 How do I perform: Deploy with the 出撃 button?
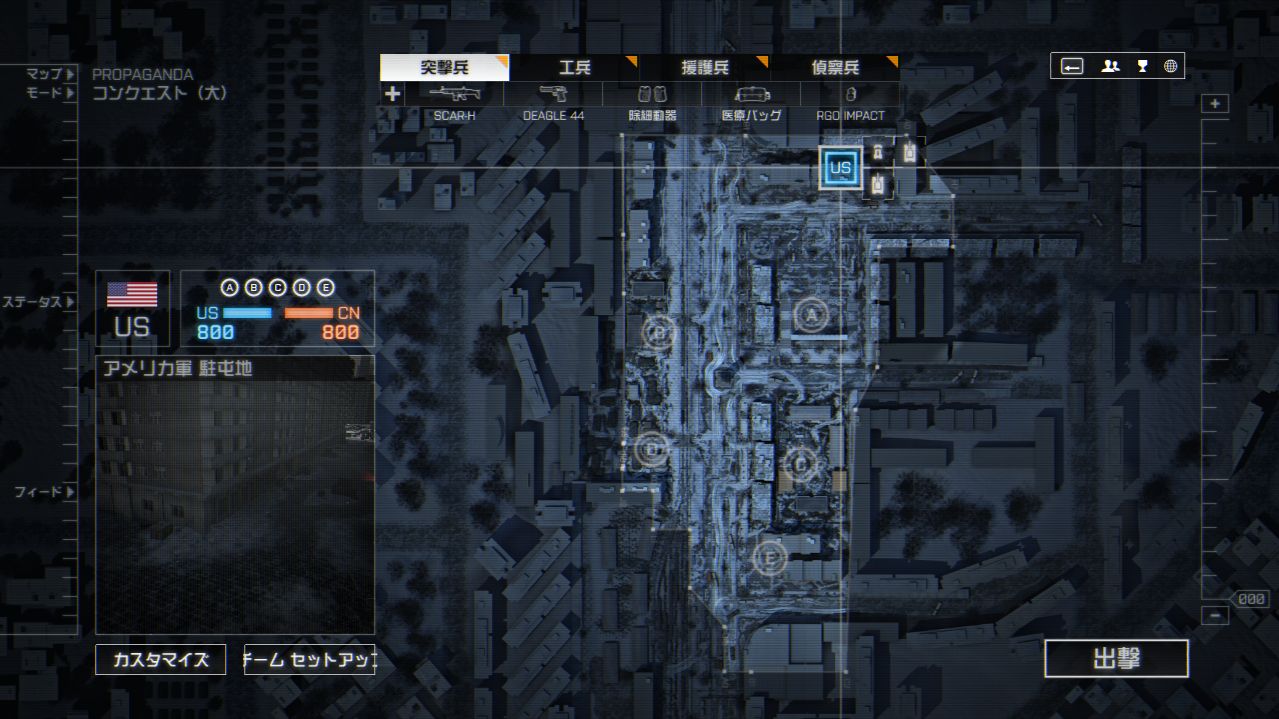[x=1116, y=659]
